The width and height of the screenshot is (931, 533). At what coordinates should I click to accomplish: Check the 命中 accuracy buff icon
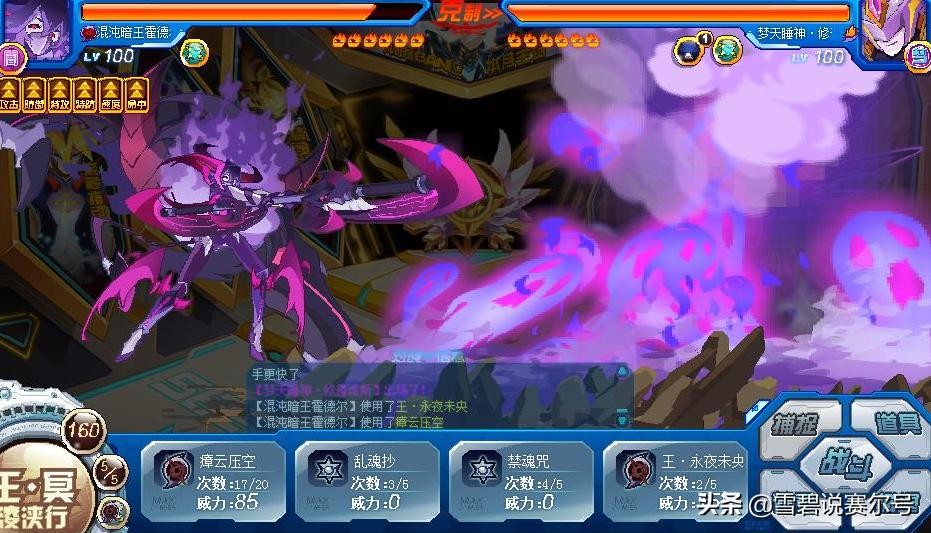135,96
